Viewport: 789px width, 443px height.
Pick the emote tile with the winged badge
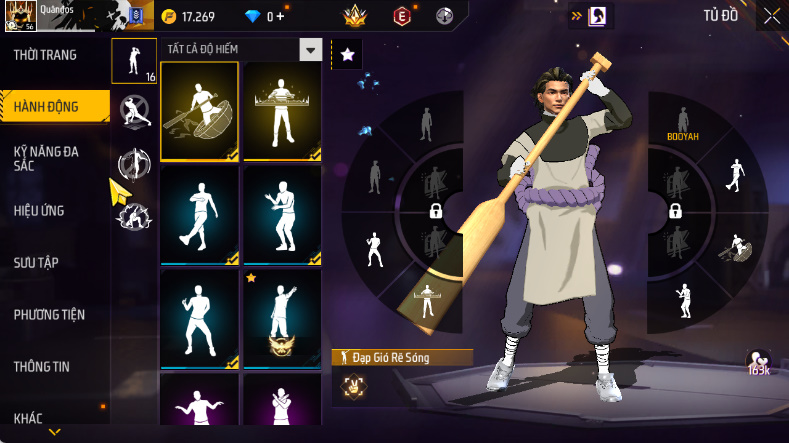click(x=282, y=318)
